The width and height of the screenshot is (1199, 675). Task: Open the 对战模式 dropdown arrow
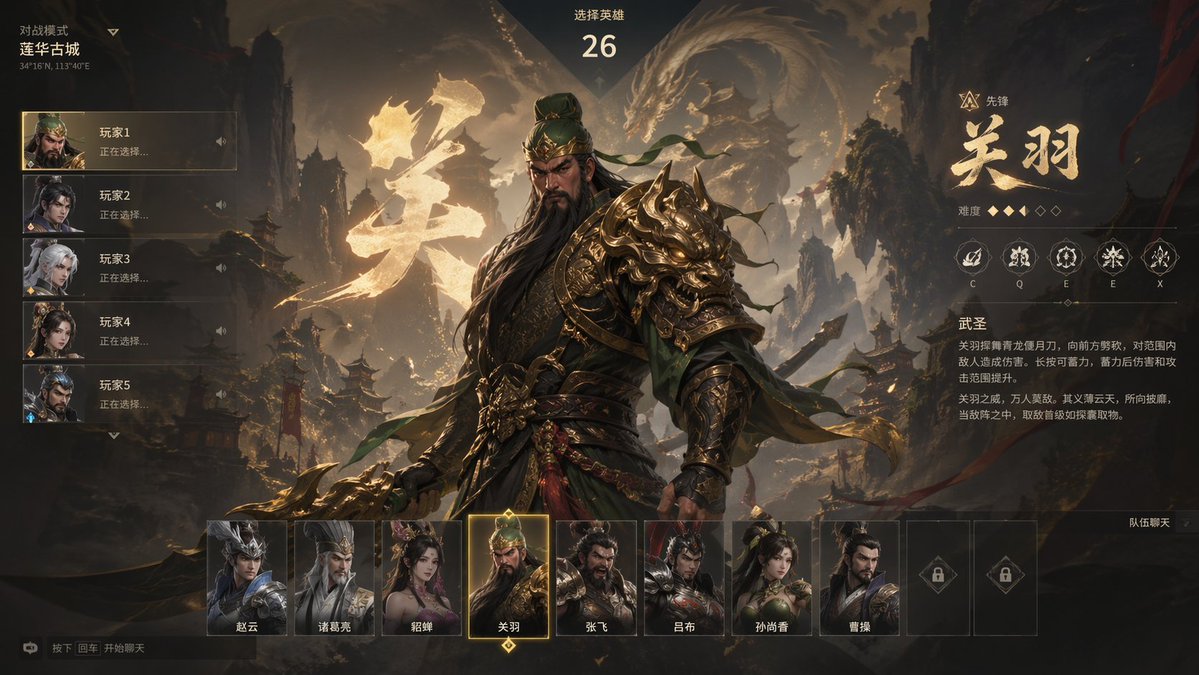tap(113, 32)
